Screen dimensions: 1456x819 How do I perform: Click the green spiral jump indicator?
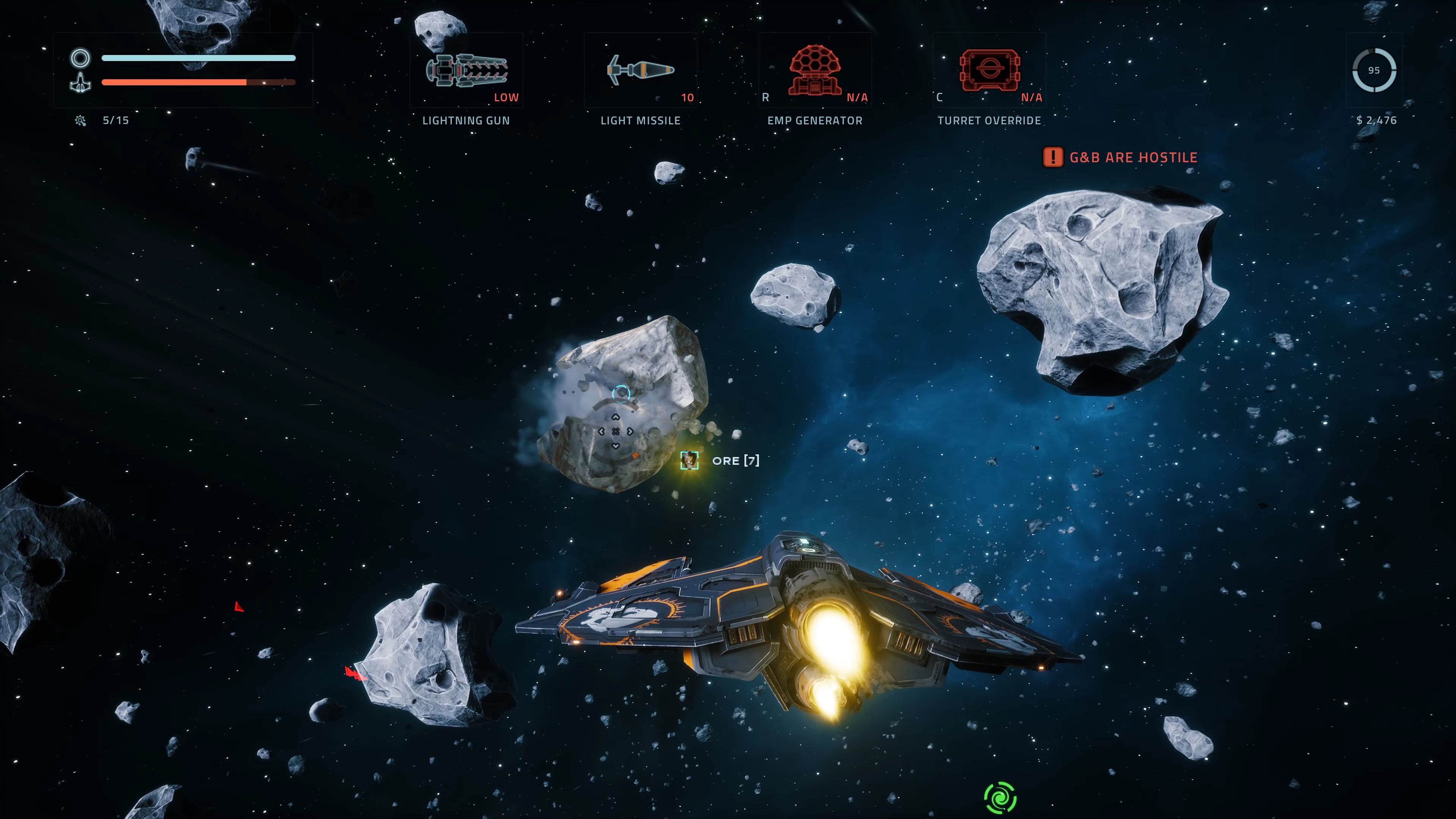tap(1000, 797)
